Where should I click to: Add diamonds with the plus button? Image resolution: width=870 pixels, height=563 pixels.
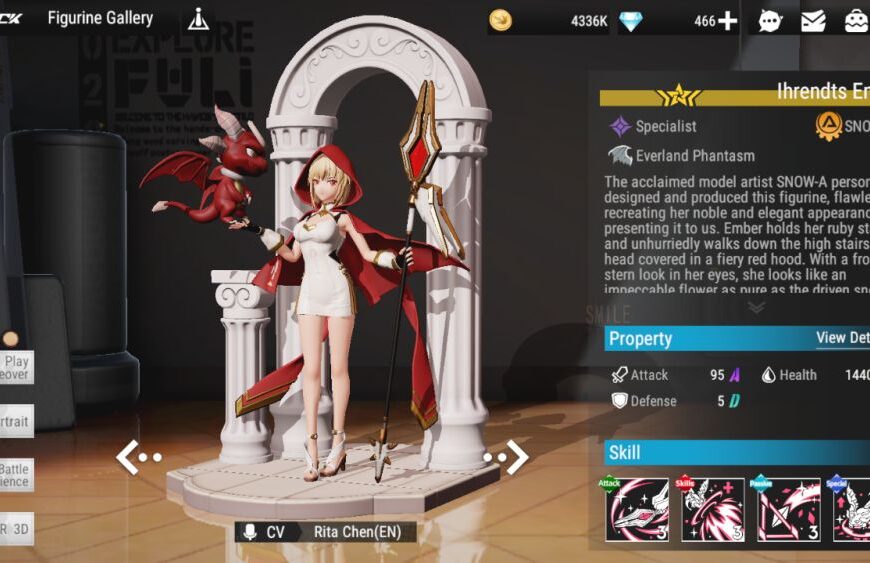pyautogui.click(x=728, y=21)
